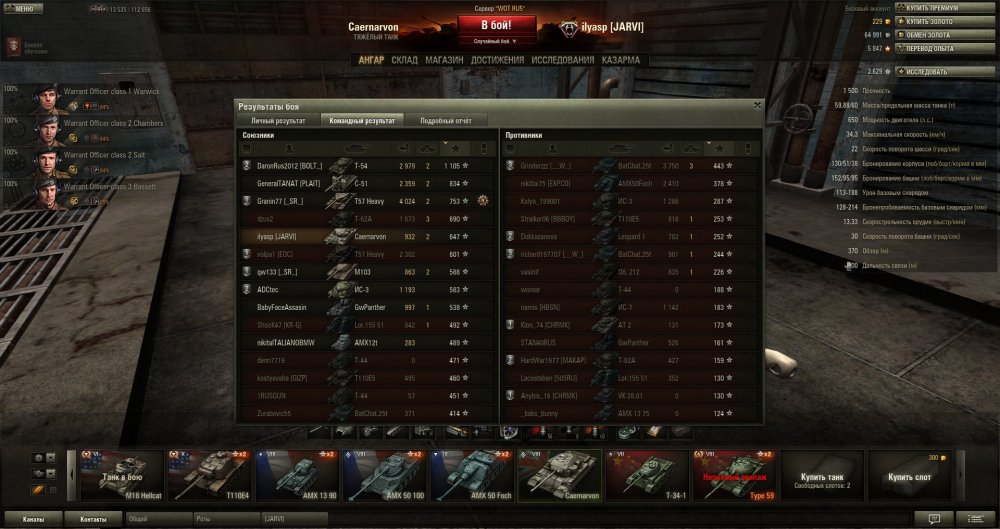Select the M18 Hellcat tank in carousel

click(x=121, y=475)
